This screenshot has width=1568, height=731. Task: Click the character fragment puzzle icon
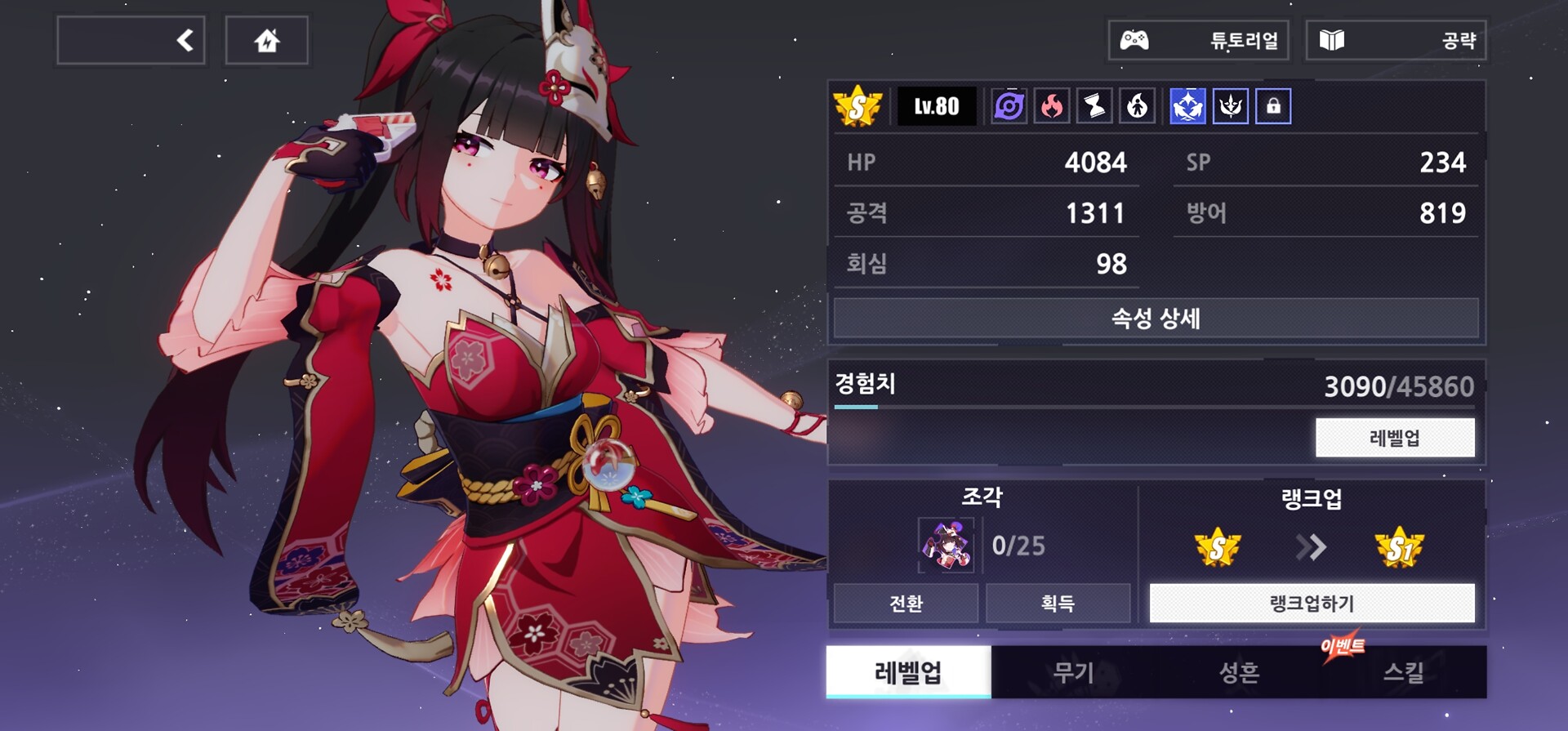pyautogui.click(x=946, y=545)
